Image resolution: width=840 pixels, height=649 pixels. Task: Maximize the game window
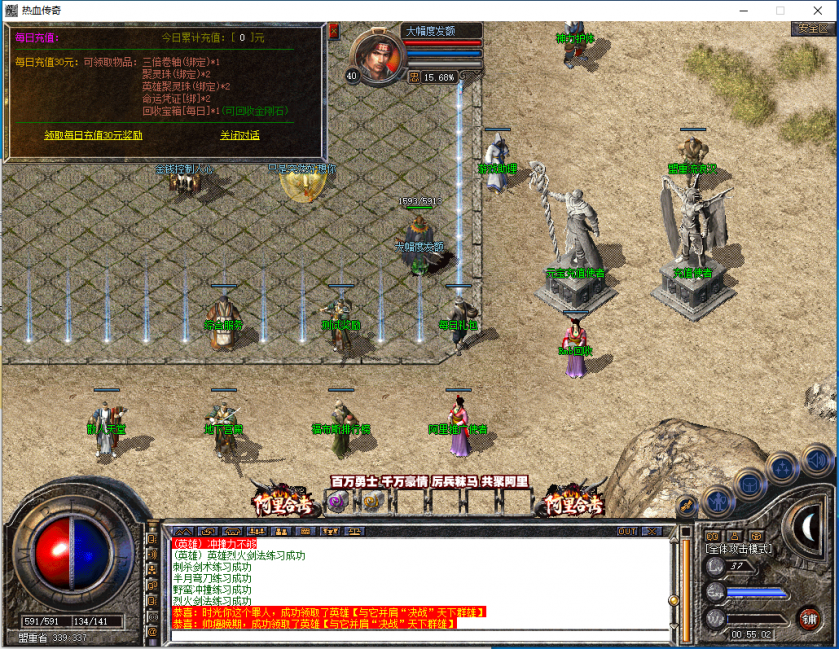click(780, 10)
